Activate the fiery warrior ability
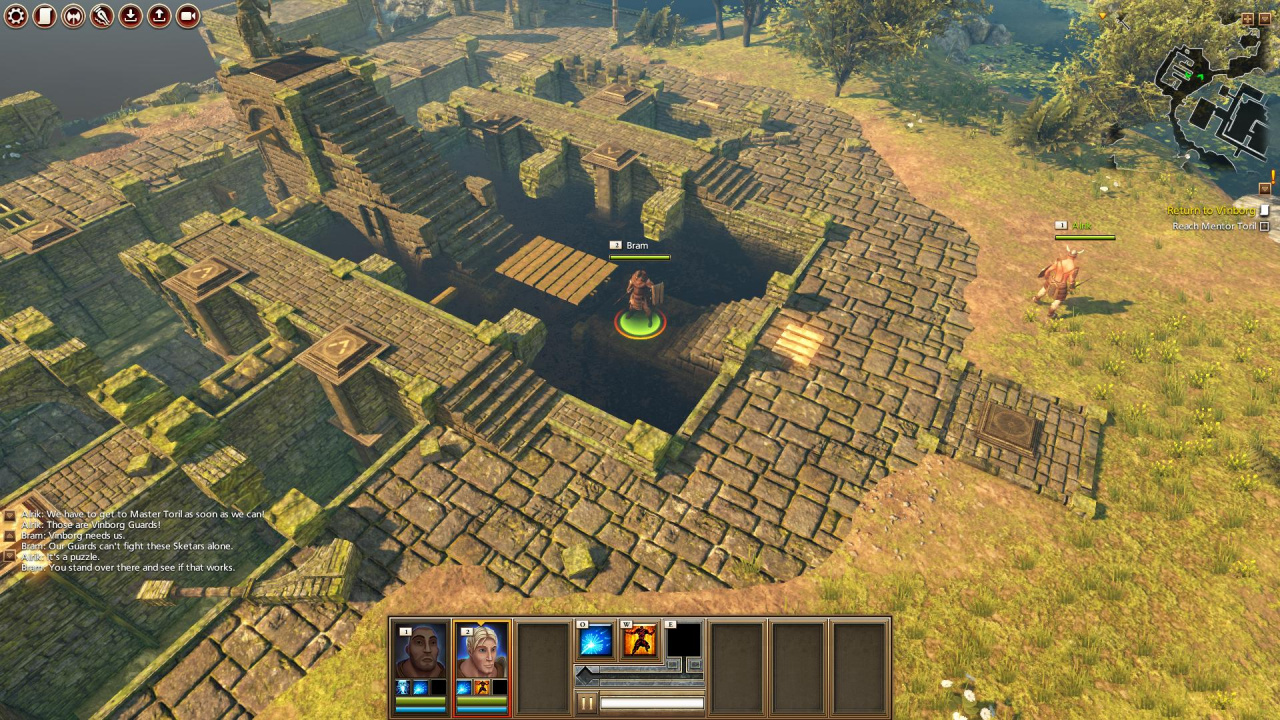 (x=640, y=641)
